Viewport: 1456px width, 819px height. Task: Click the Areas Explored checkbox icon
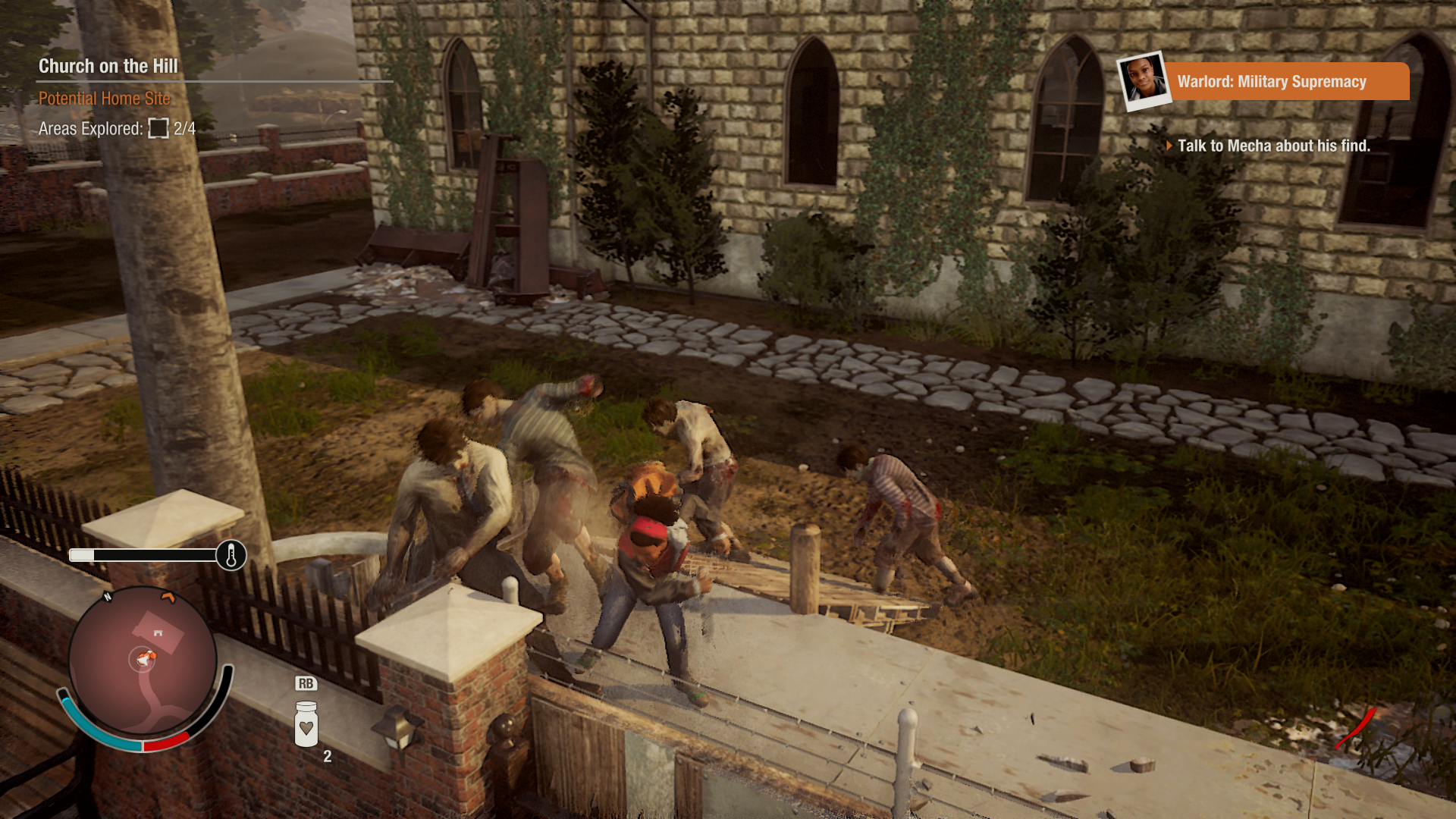coord(158,129)
